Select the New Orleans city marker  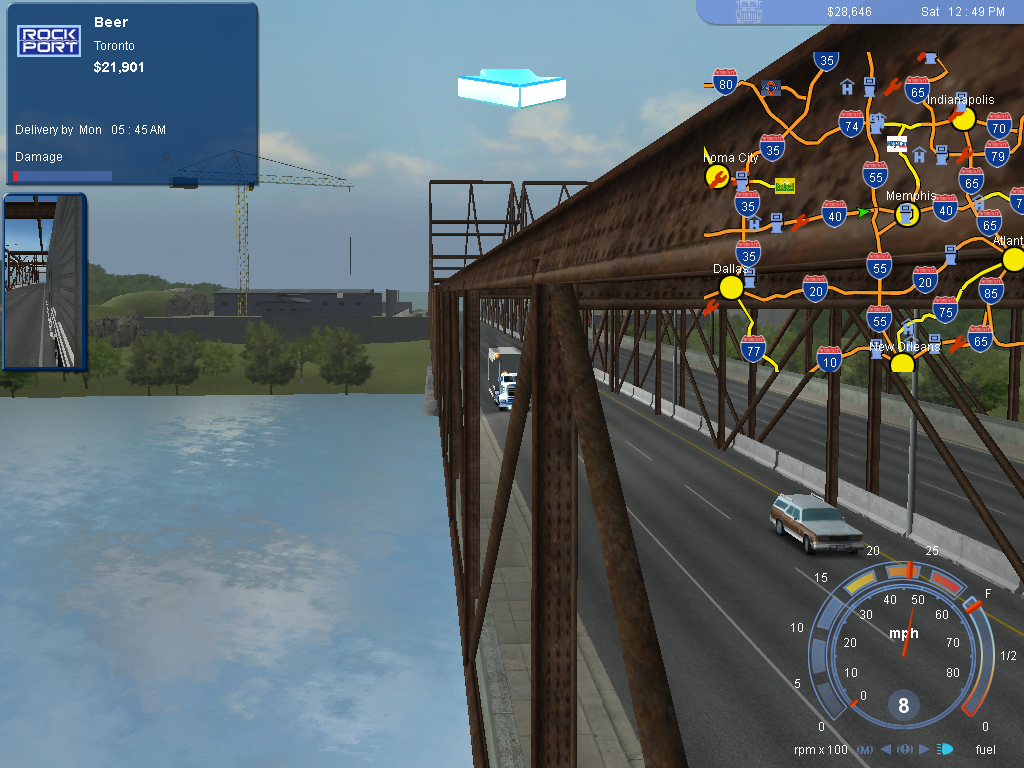click(x=902, y=363)
